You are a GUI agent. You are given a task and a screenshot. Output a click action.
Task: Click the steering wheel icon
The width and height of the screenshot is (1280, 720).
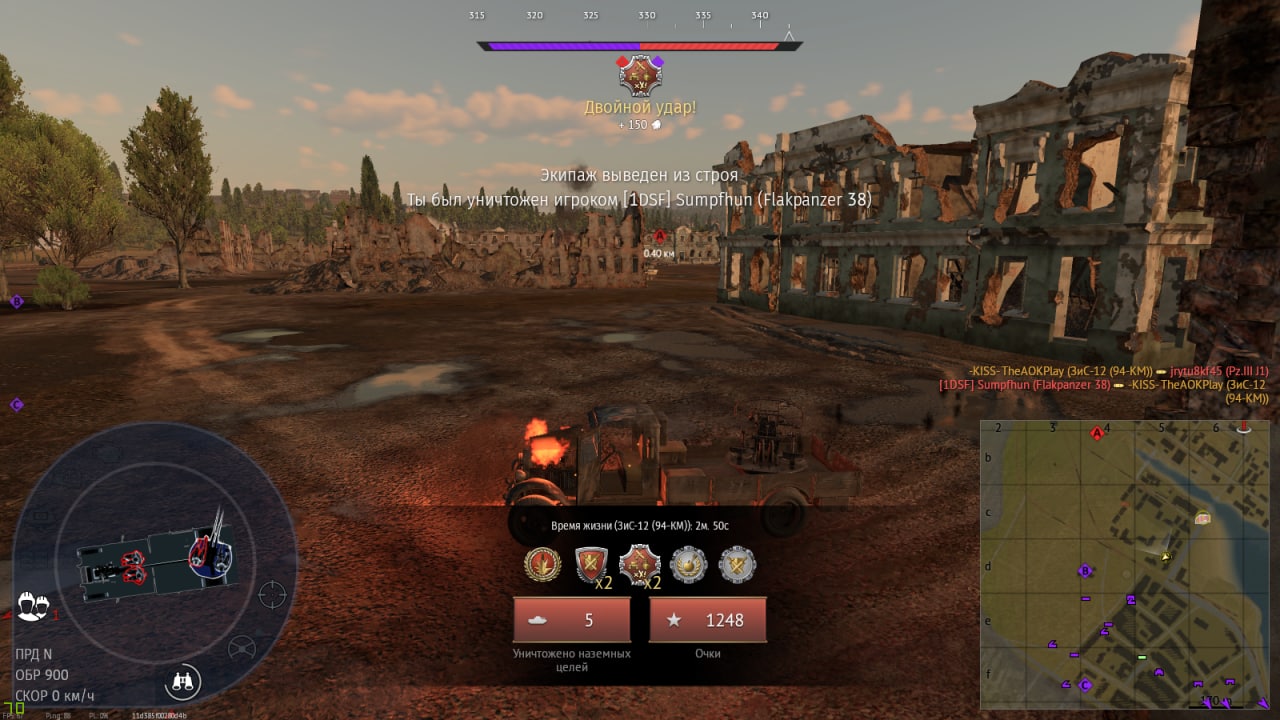click(x=241, y=648)
